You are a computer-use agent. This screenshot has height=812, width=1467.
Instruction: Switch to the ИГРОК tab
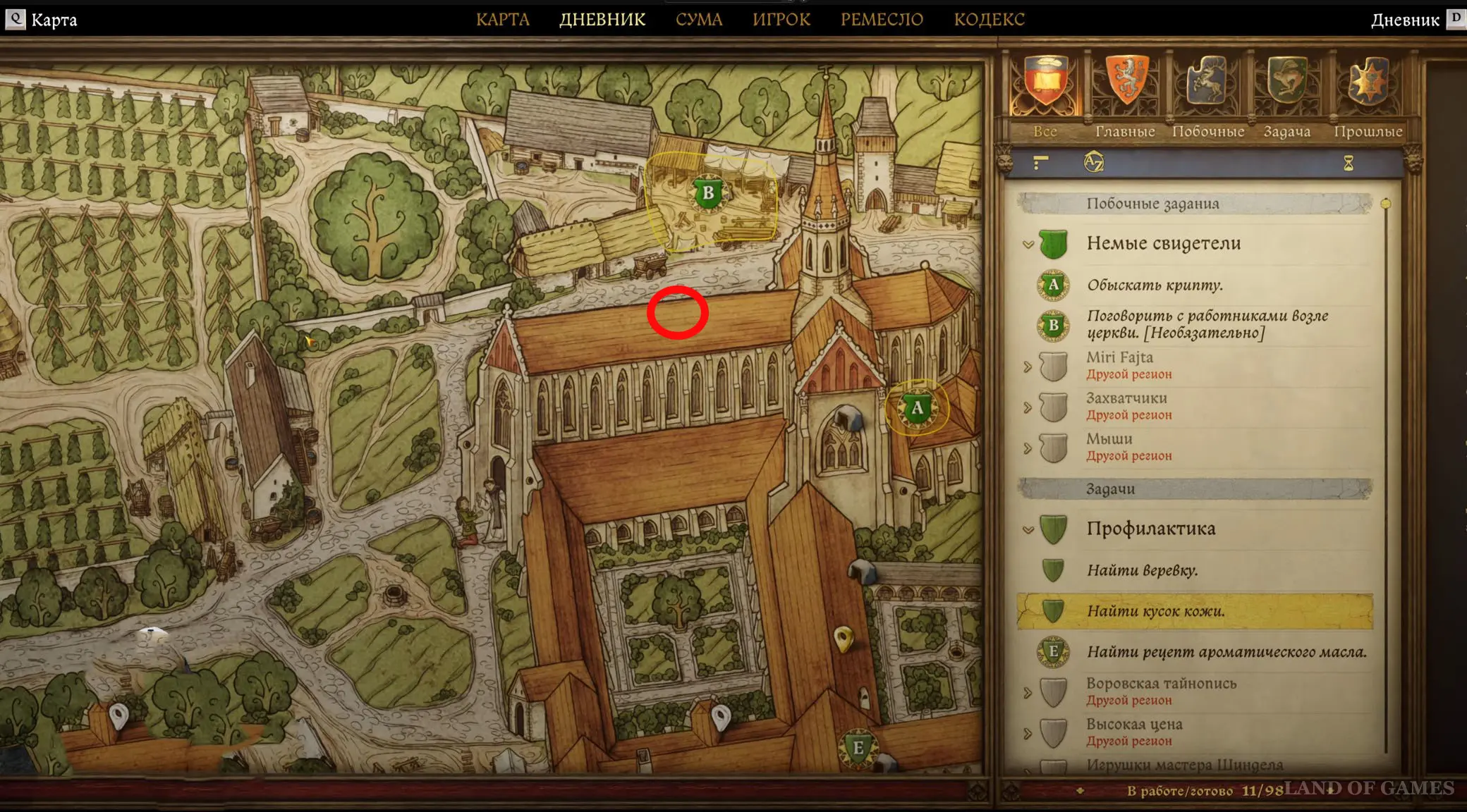(781, 20)
